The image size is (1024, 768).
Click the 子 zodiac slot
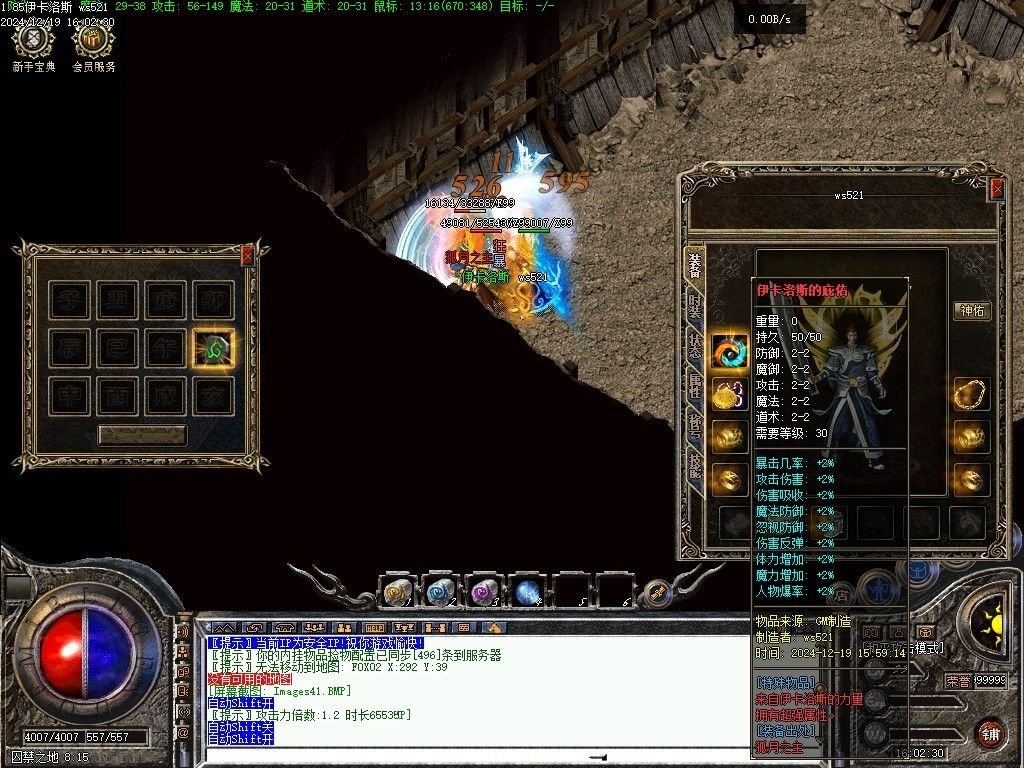coord(70,301)
